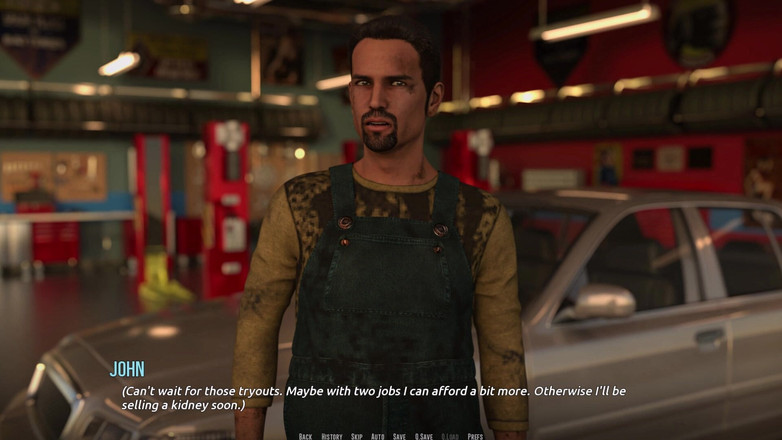The height and width of the screenshot is (440, 782).
Task: Open the dialogue History log
Action: pos(332,436)
